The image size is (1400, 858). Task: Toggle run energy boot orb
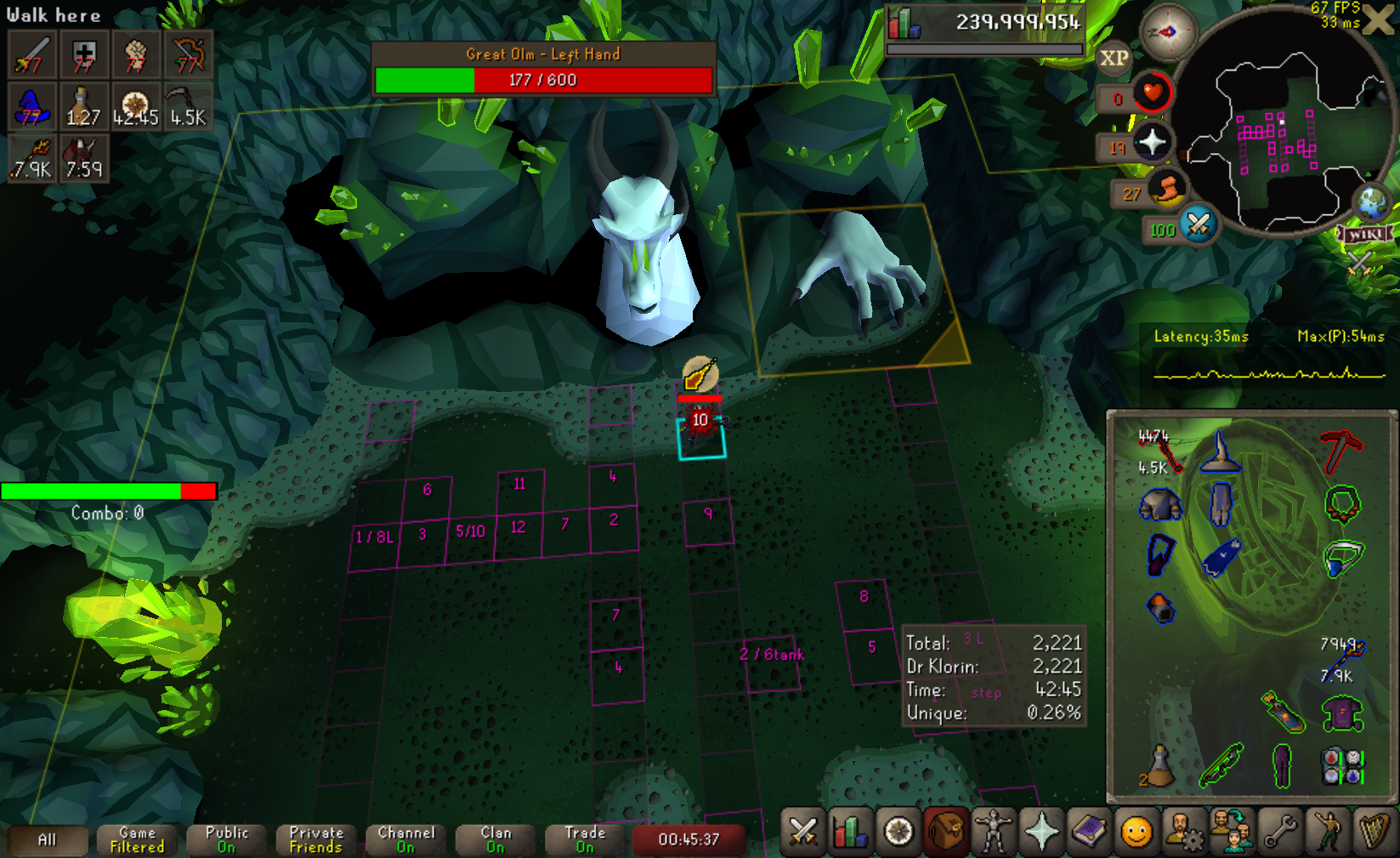[x=1167, y=189]
